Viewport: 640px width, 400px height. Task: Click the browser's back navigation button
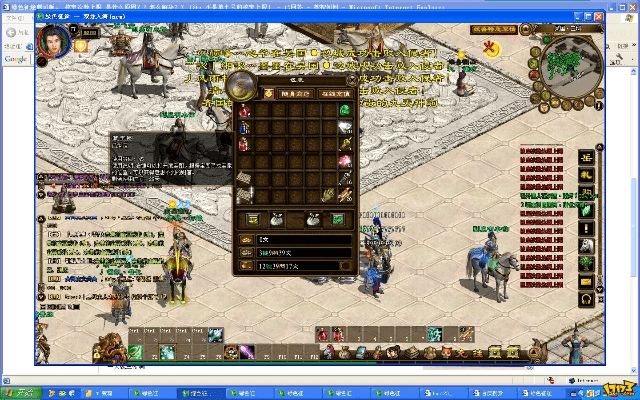point(12,31)
